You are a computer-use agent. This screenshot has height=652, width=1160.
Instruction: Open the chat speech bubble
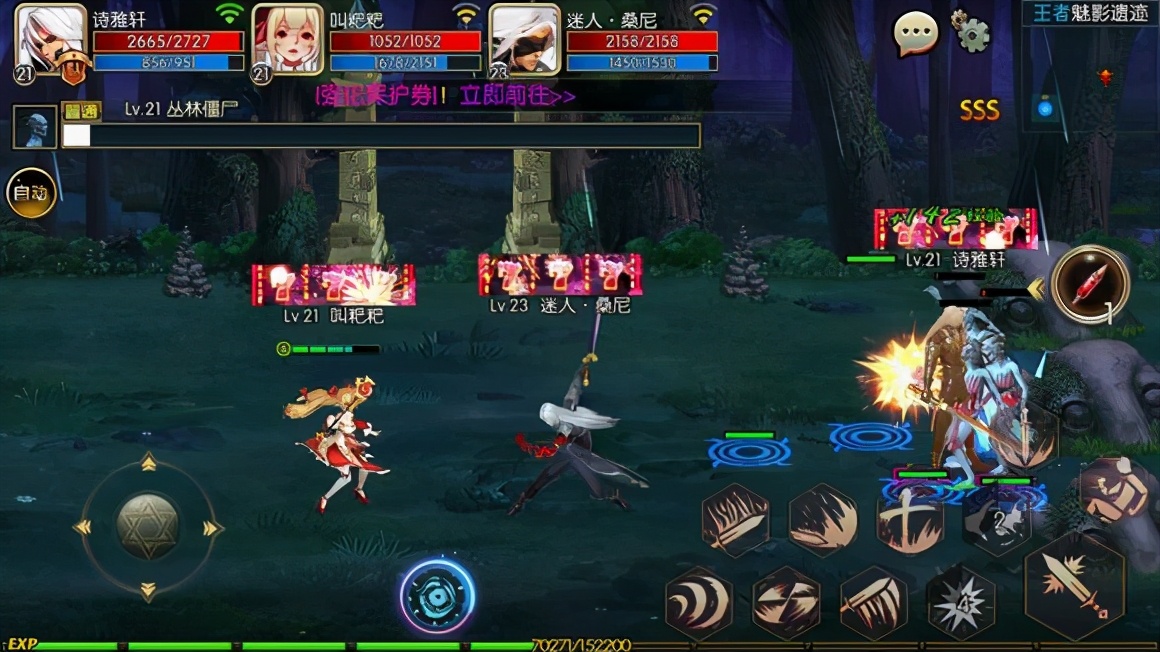915,35
